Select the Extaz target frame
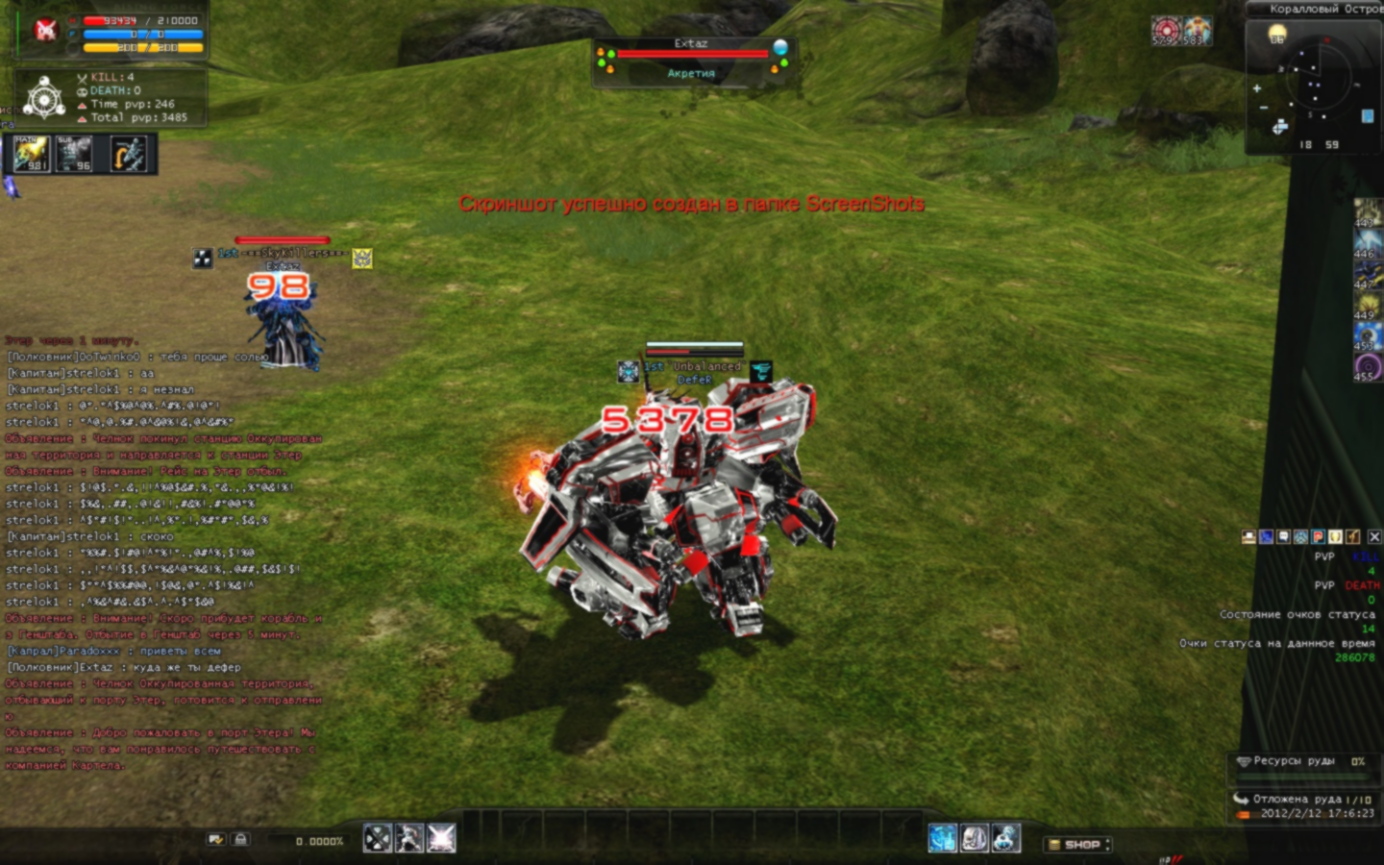Screen dimensions: 1384x865 (x=693, y=62)
